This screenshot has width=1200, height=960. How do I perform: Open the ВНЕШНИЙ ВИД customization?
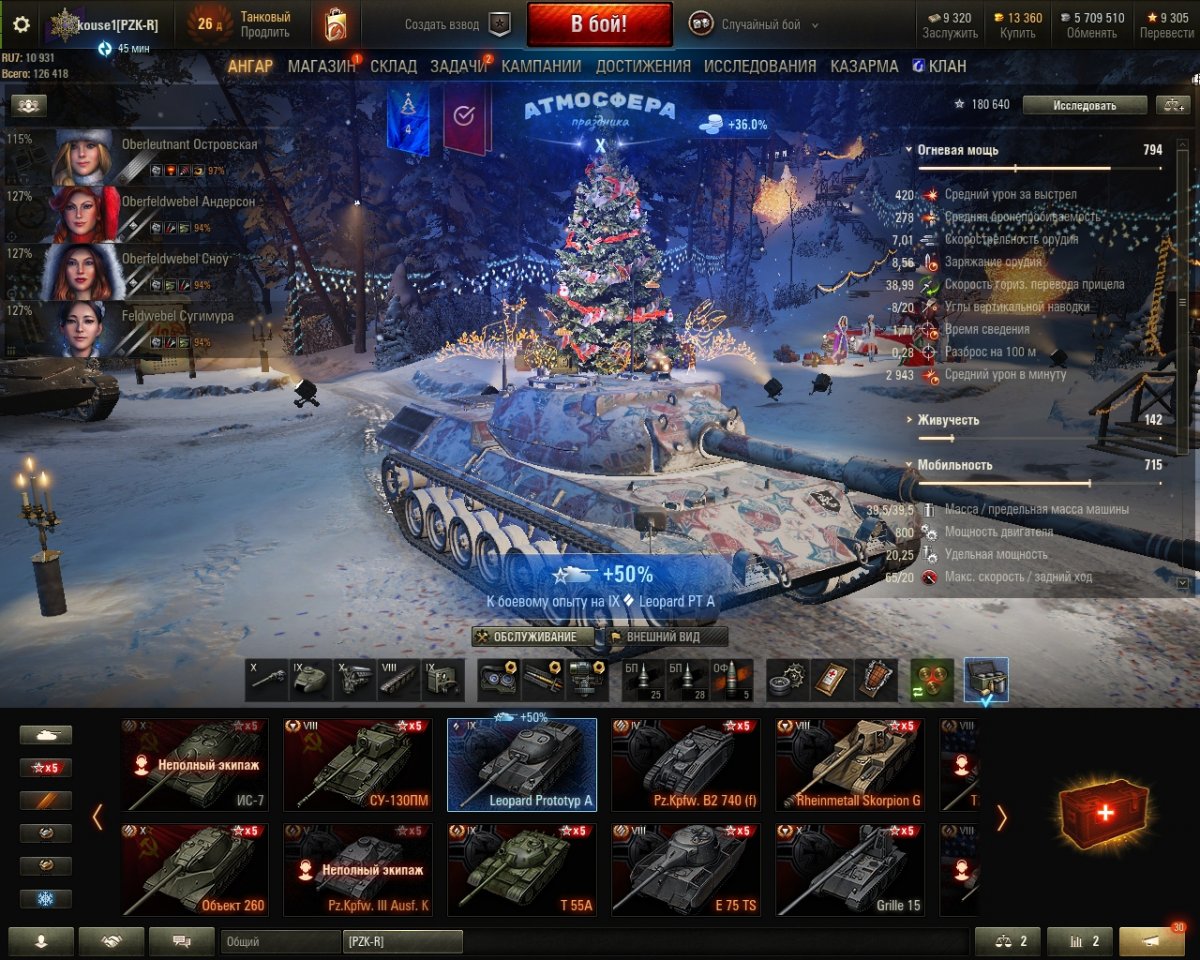[x=662, y=637]
